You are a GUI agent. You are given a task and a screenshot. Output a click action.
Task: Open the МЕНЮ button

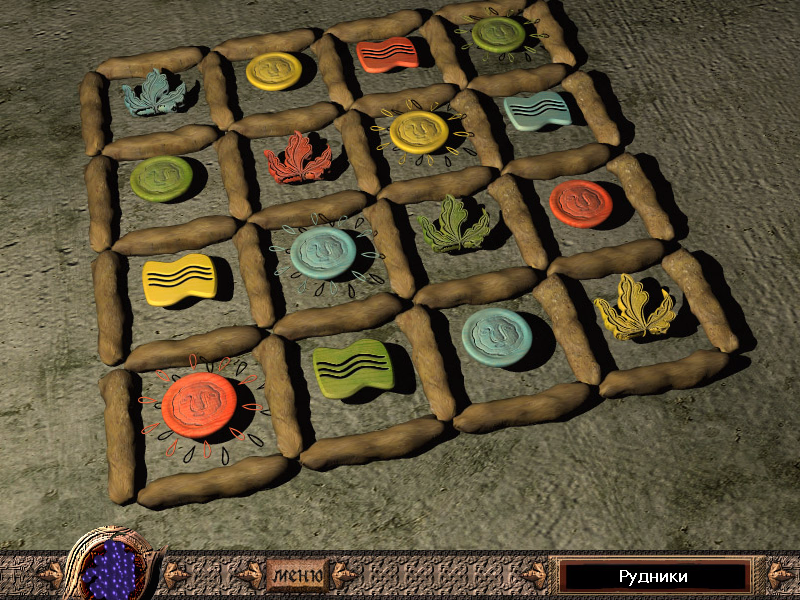point(297,575)
